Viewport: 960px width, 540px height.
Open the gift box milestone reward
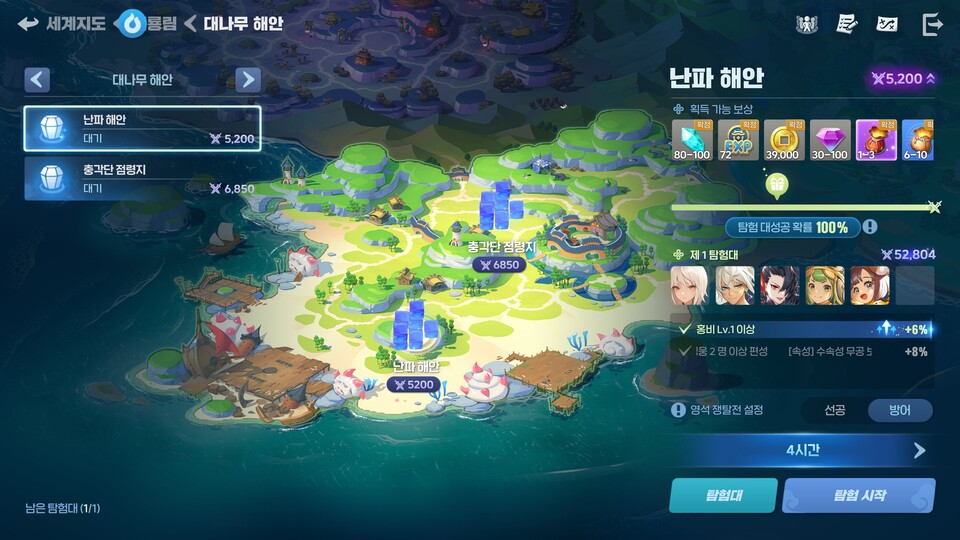point(776,184)
